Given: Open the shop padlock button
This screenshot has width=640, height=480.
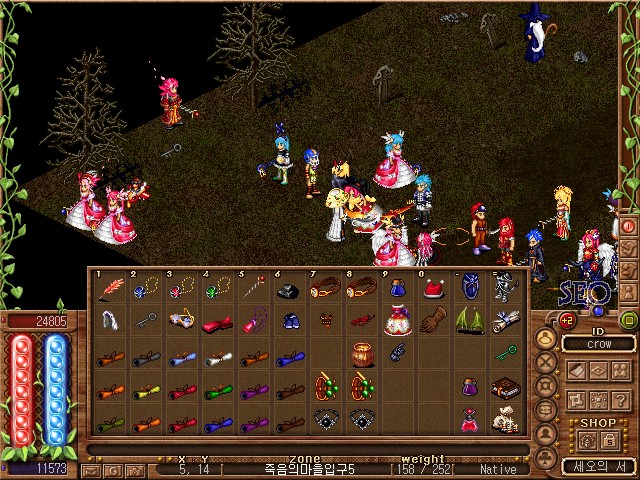Looking at the screenshot, I should tap(609, 441).
